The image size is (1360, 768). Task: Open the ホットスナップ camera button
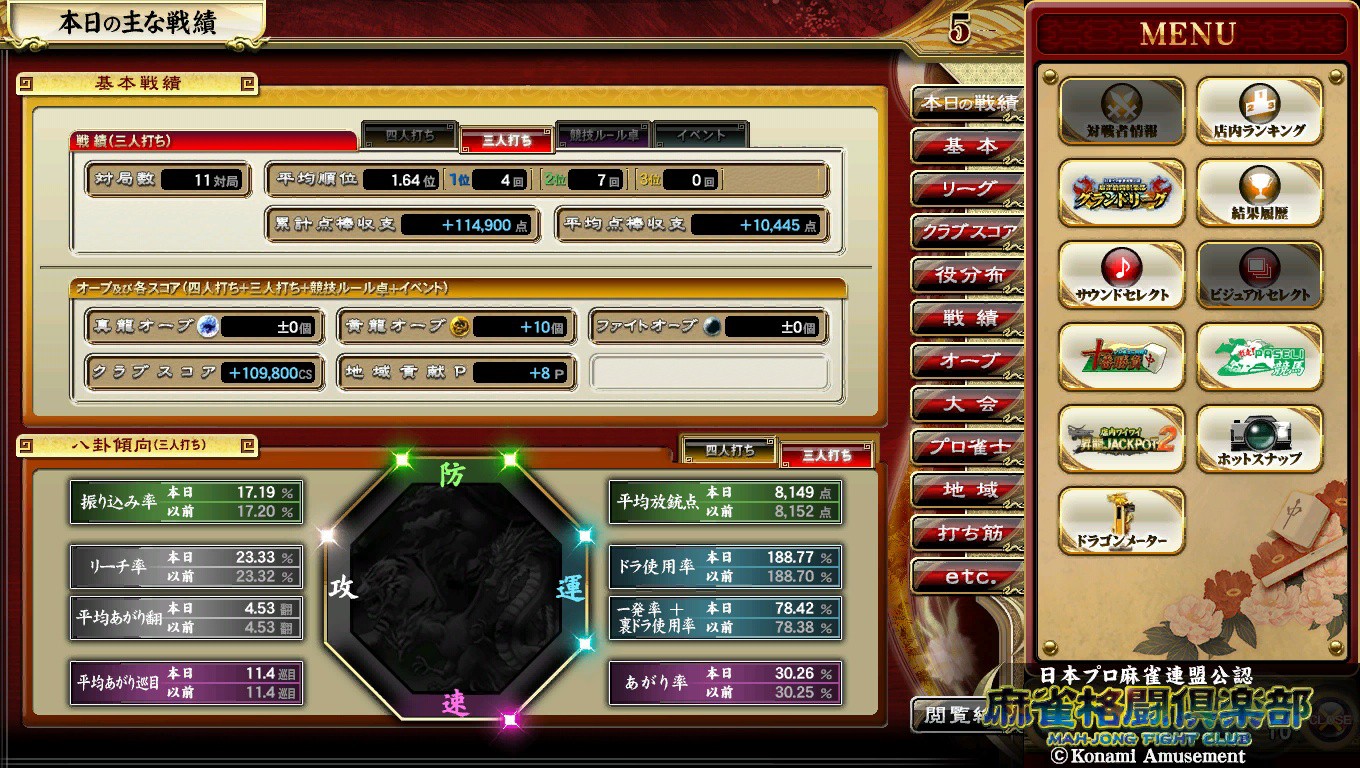1259,439
